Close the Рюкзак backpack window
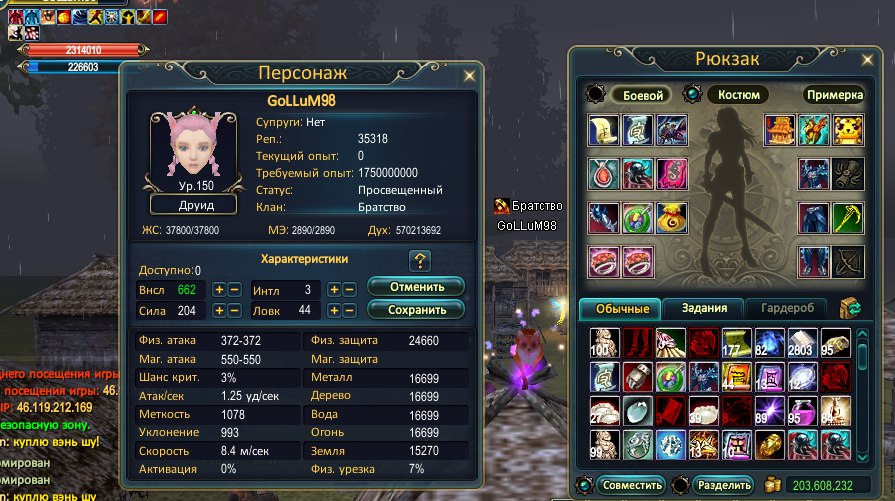 coord(876,58)
